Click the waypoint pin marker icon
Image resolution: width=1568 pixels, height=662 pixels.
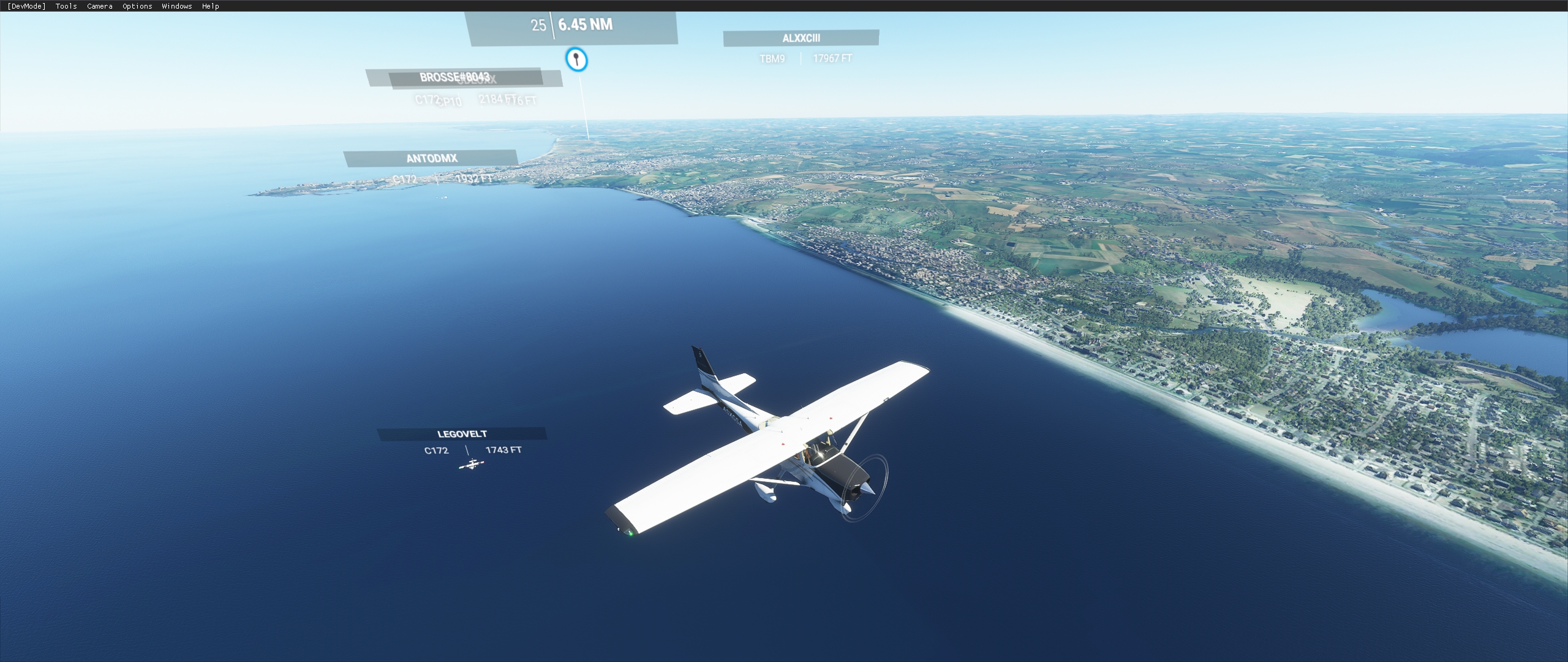click(x=576, y=59)
